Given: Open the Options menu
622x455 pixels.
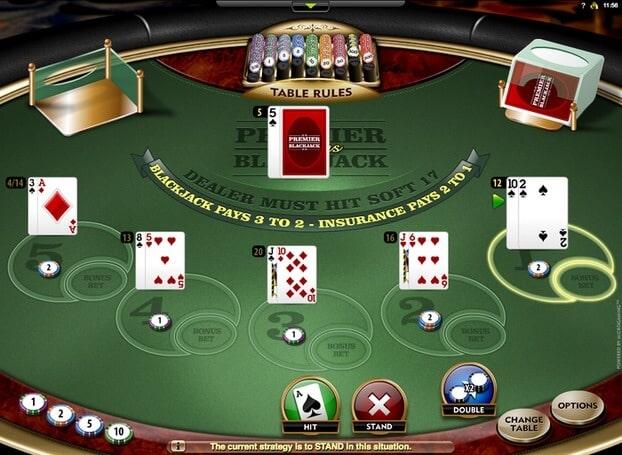Looking at the screenshot, I should (x=577, y=407).
